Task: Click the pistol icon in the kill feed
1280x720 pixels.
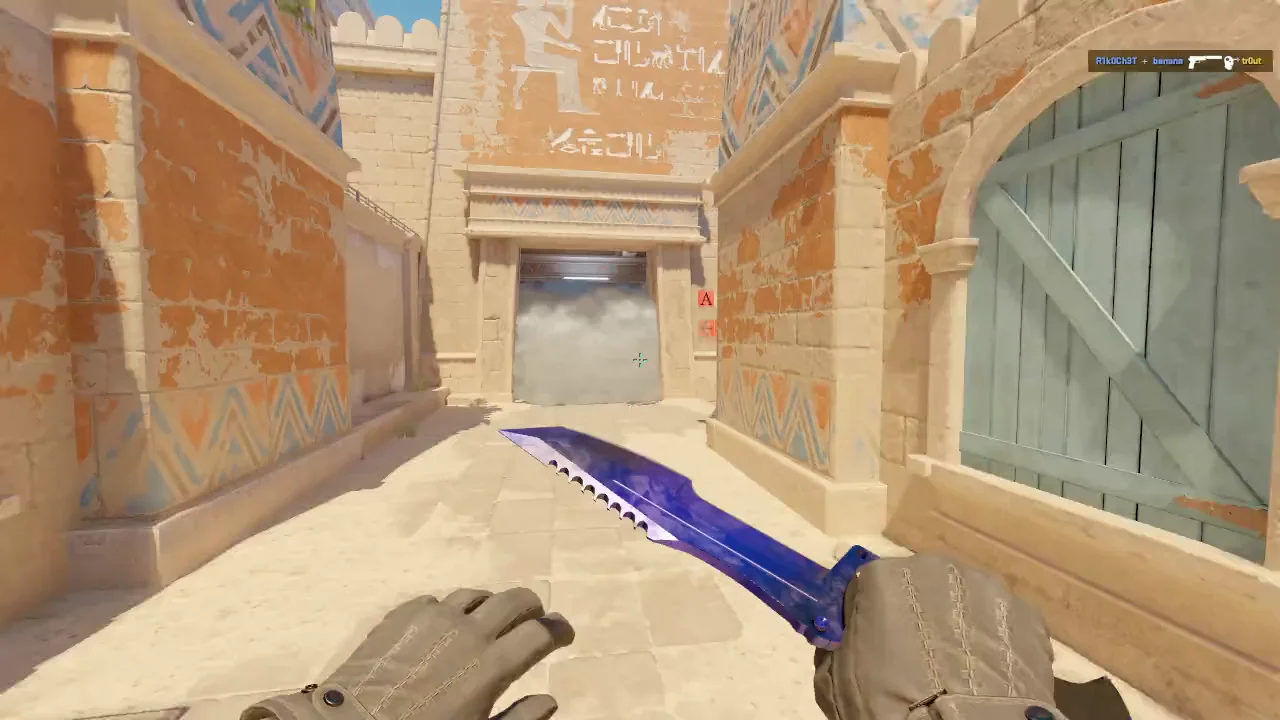Action: (1204, 62)
